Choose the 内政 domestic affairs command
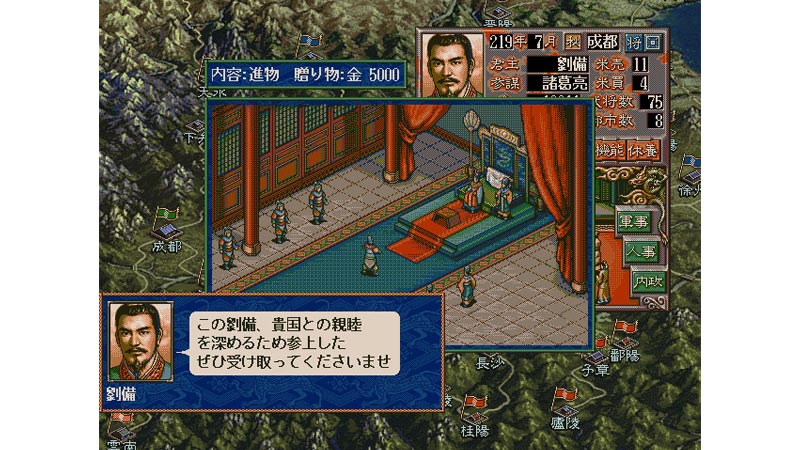The height and width of the screenshot is (450, 800). coord(648,281)
